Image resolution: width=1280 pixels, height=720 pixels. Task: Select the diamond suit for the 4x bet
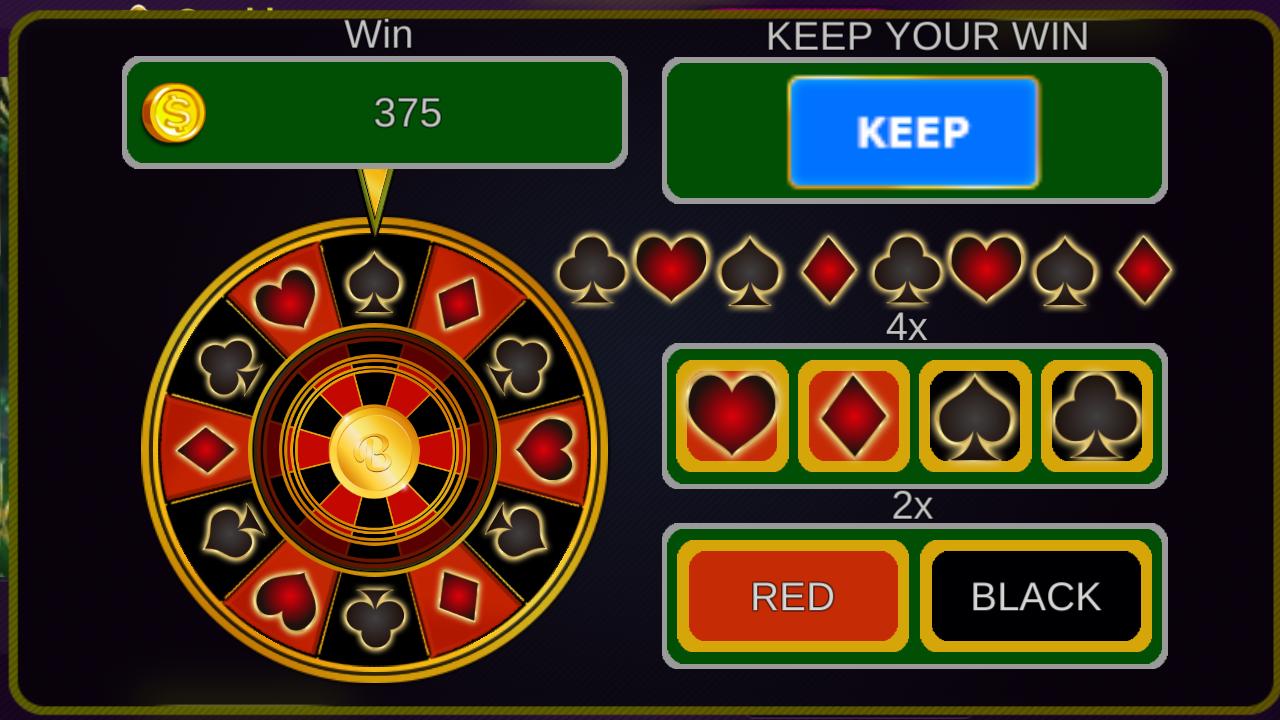tap(852, 415)
